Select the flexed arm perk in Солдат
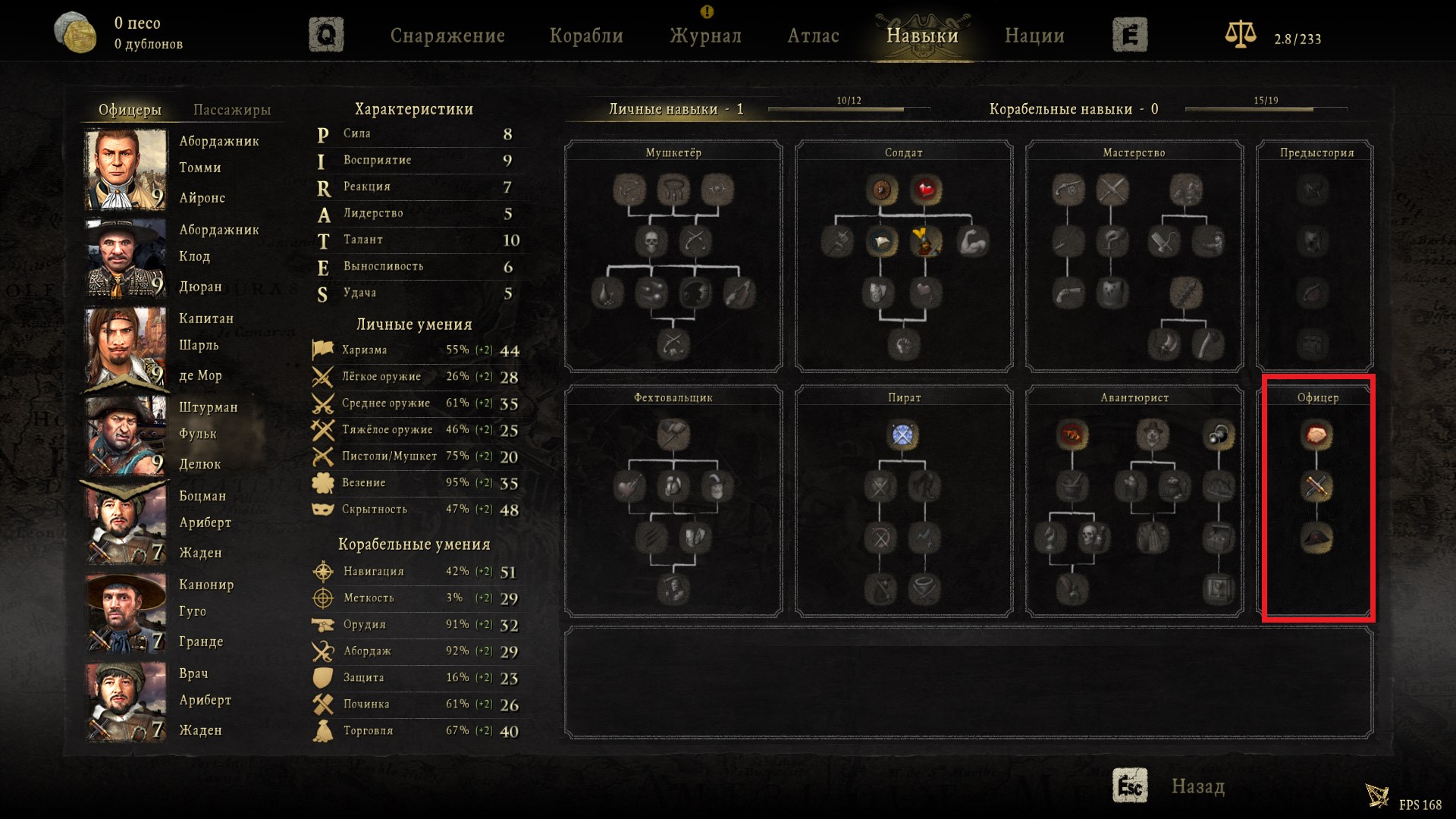1456x819 pixels. coord(972,242)
